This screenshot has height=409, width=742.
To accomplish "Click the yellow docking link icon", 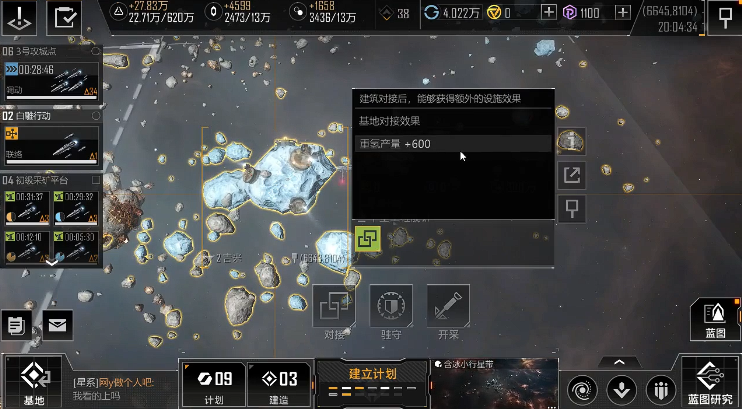I will tap(367, 239).
